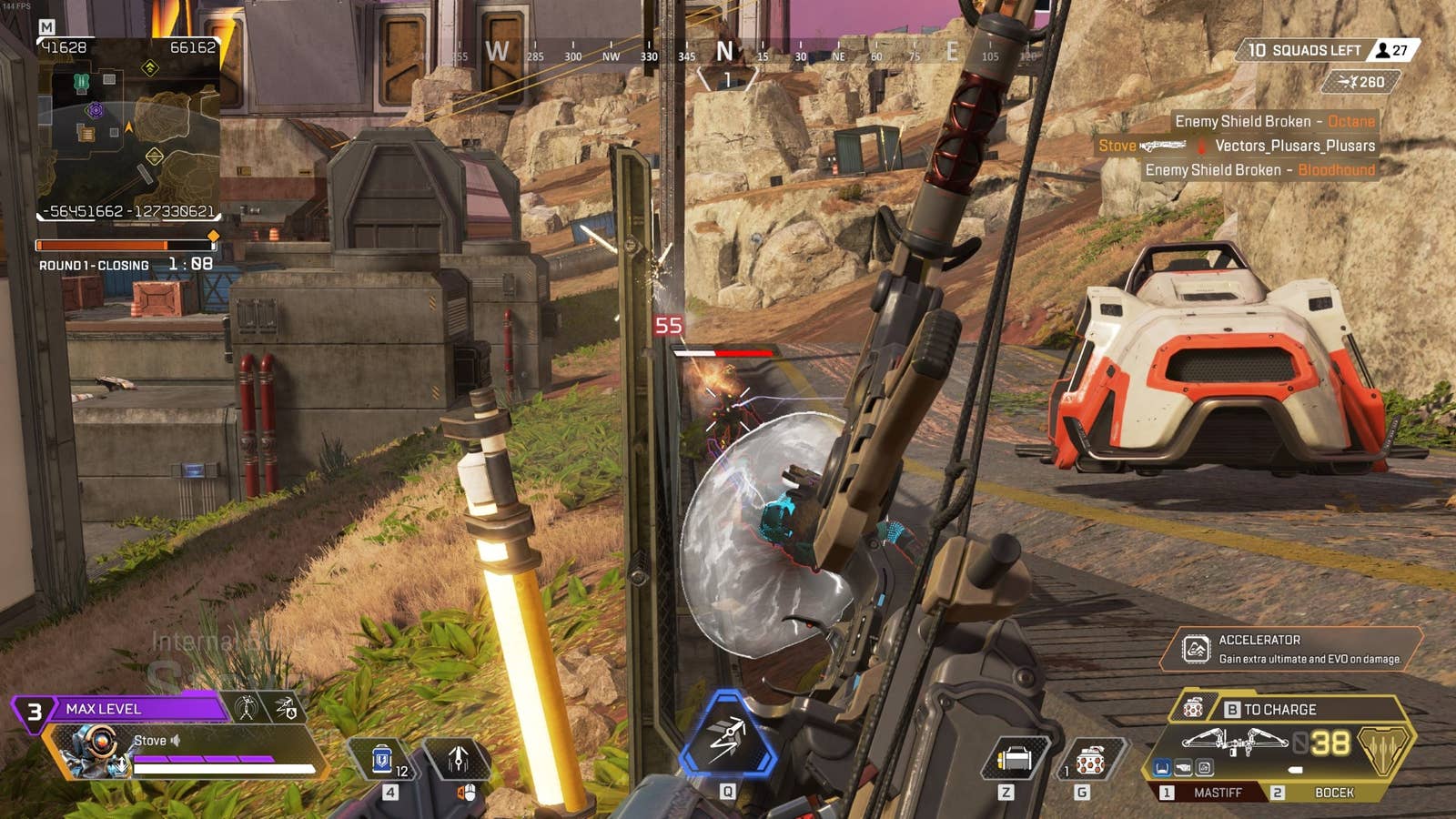Click Pathfinder's legend portrait

click(93, 750)
